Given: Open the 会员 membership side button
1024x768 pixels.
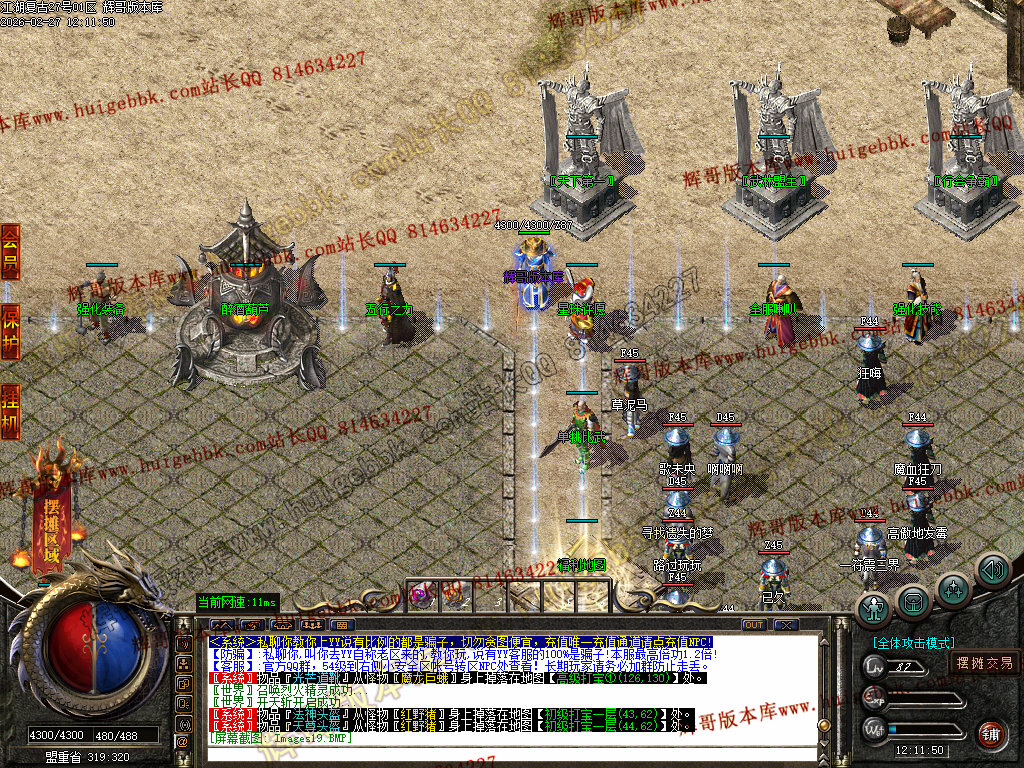Looking at the screenshot, I should click(10, 251).
